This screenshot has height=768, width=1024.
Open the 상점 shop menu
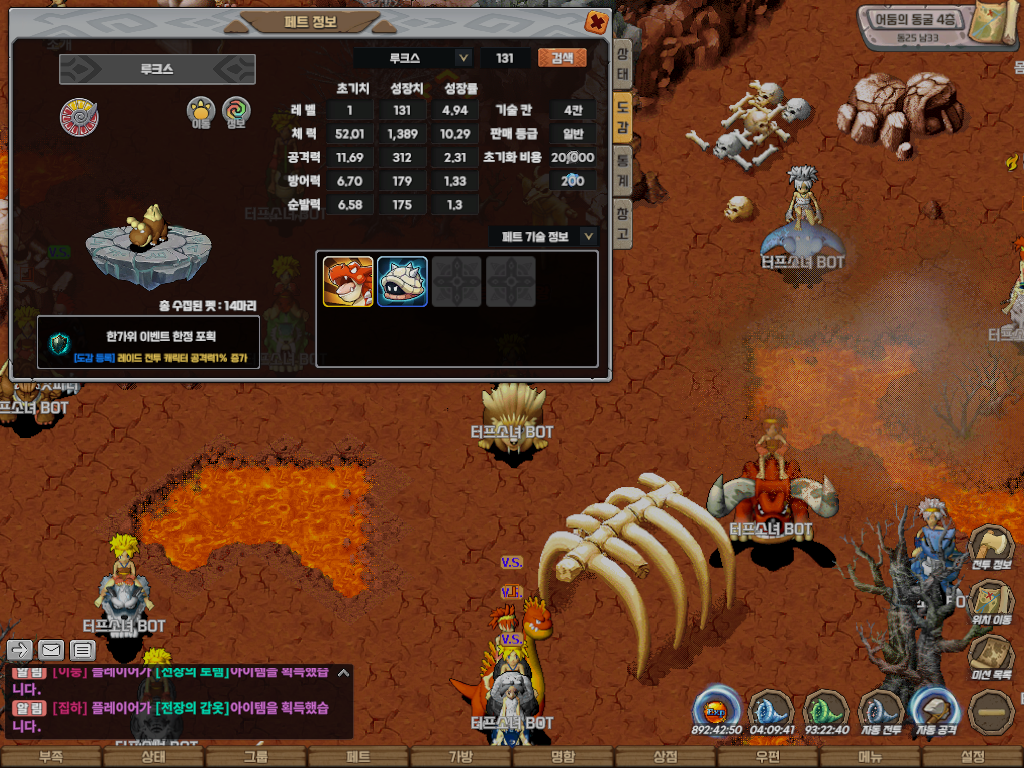tap(665, 757)
